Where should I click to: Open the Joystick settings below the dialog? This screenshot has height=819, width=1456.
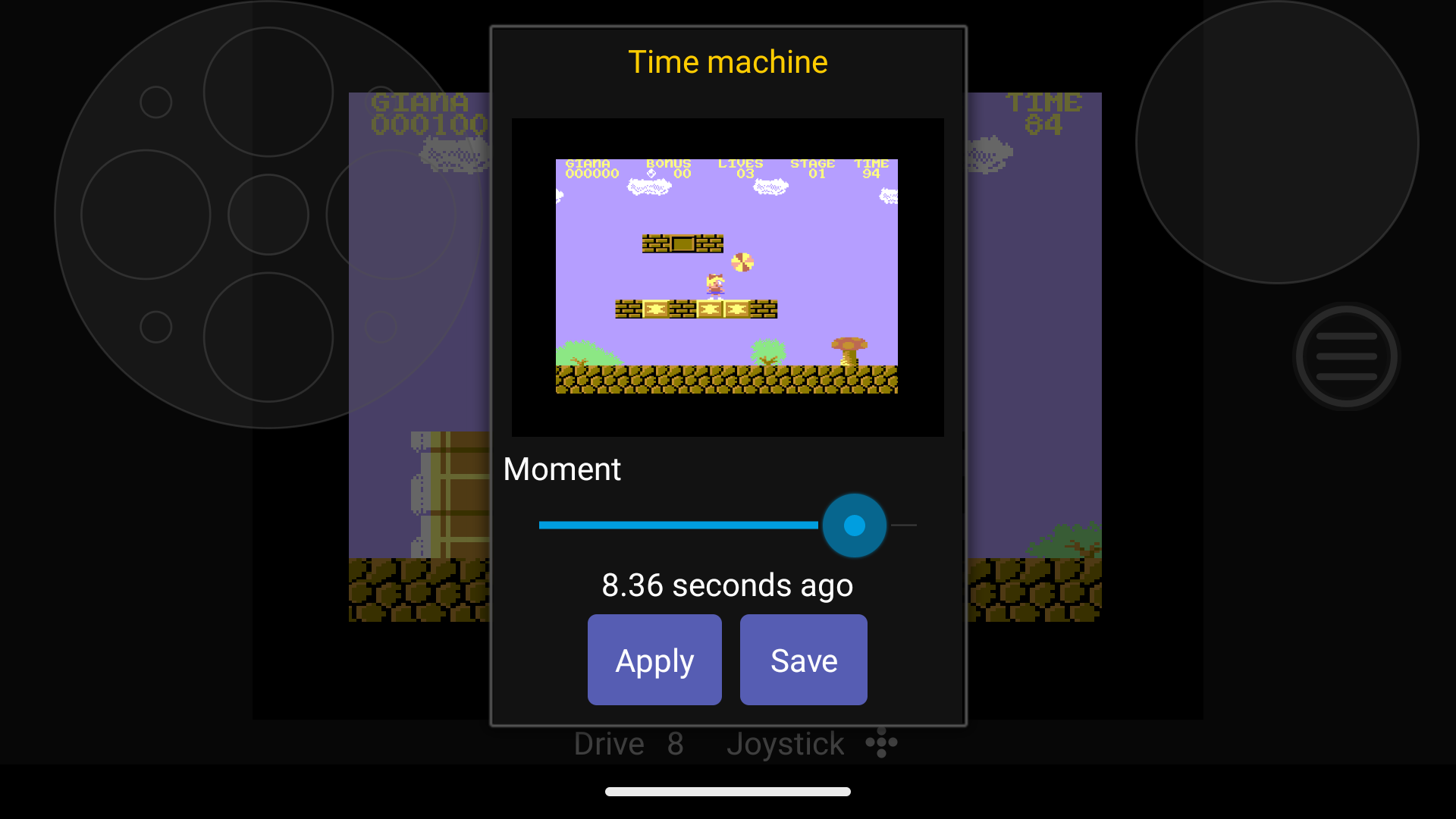pos(811,744)
